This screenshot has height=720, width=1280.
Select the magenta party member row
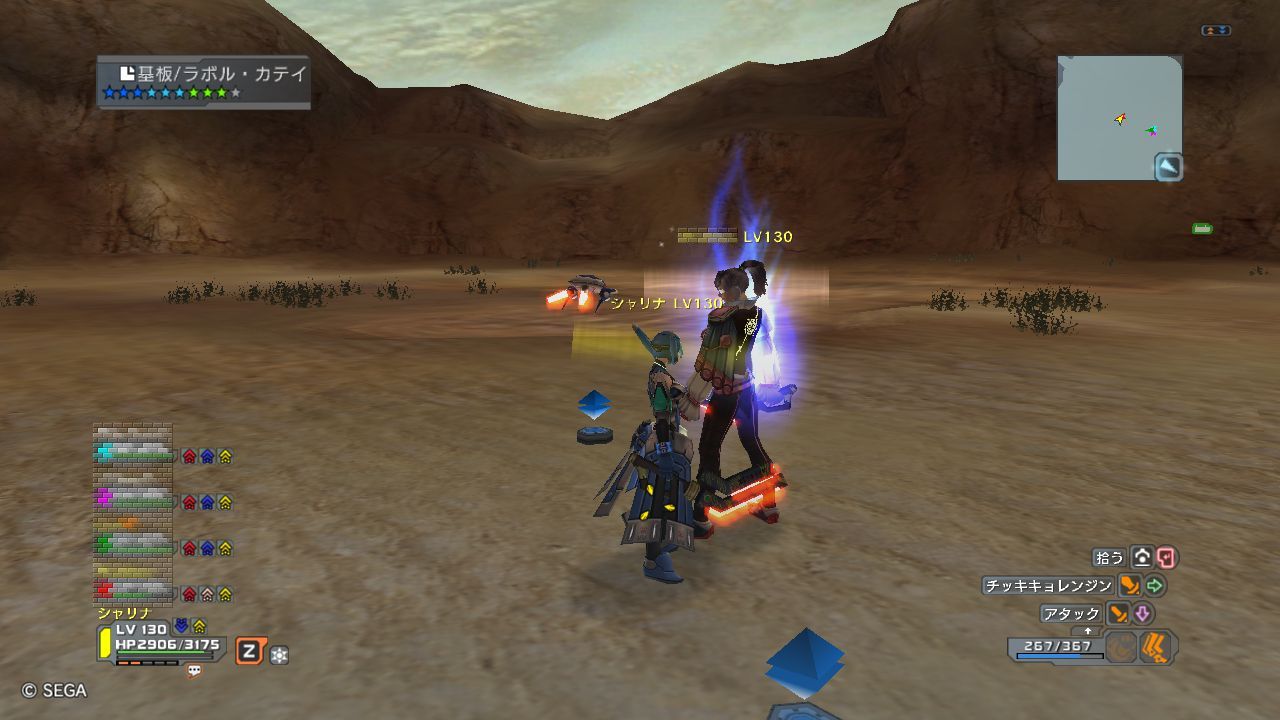point(134,497)
